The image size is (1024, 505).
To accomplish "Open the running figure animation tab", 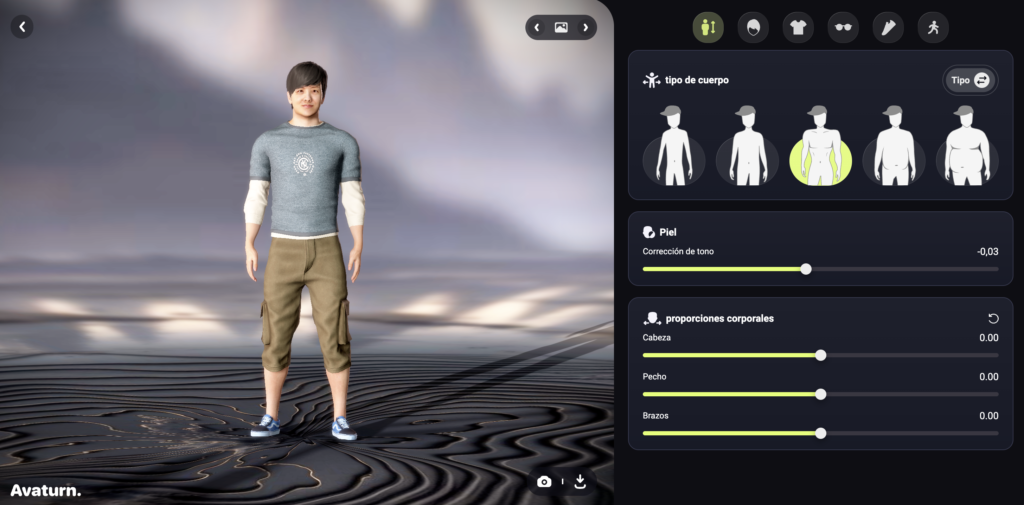I will coord(933,28).
